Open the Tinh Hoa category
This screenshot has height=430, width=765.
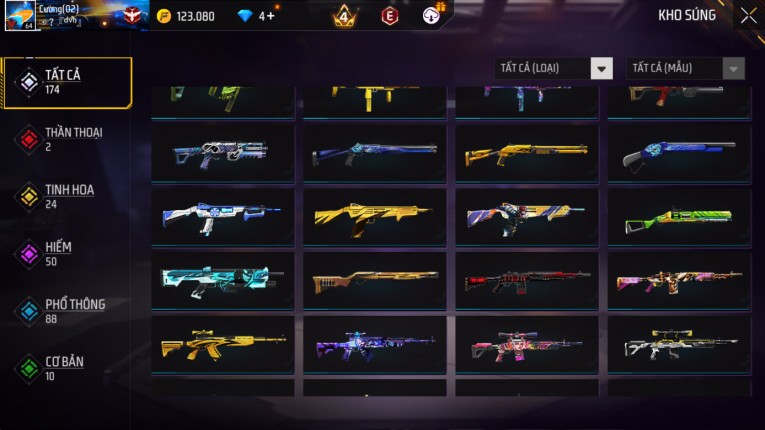point(67,196)
